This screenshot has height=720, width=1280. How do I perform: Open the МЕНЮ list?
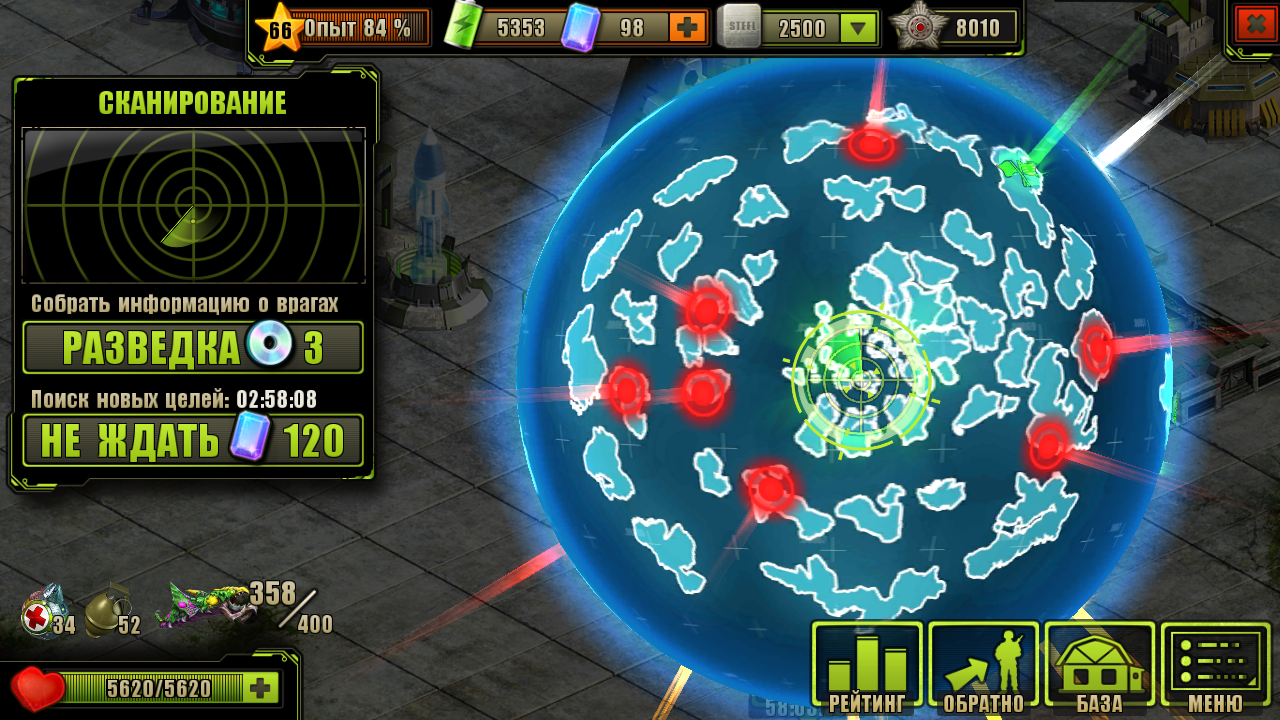1215,665
